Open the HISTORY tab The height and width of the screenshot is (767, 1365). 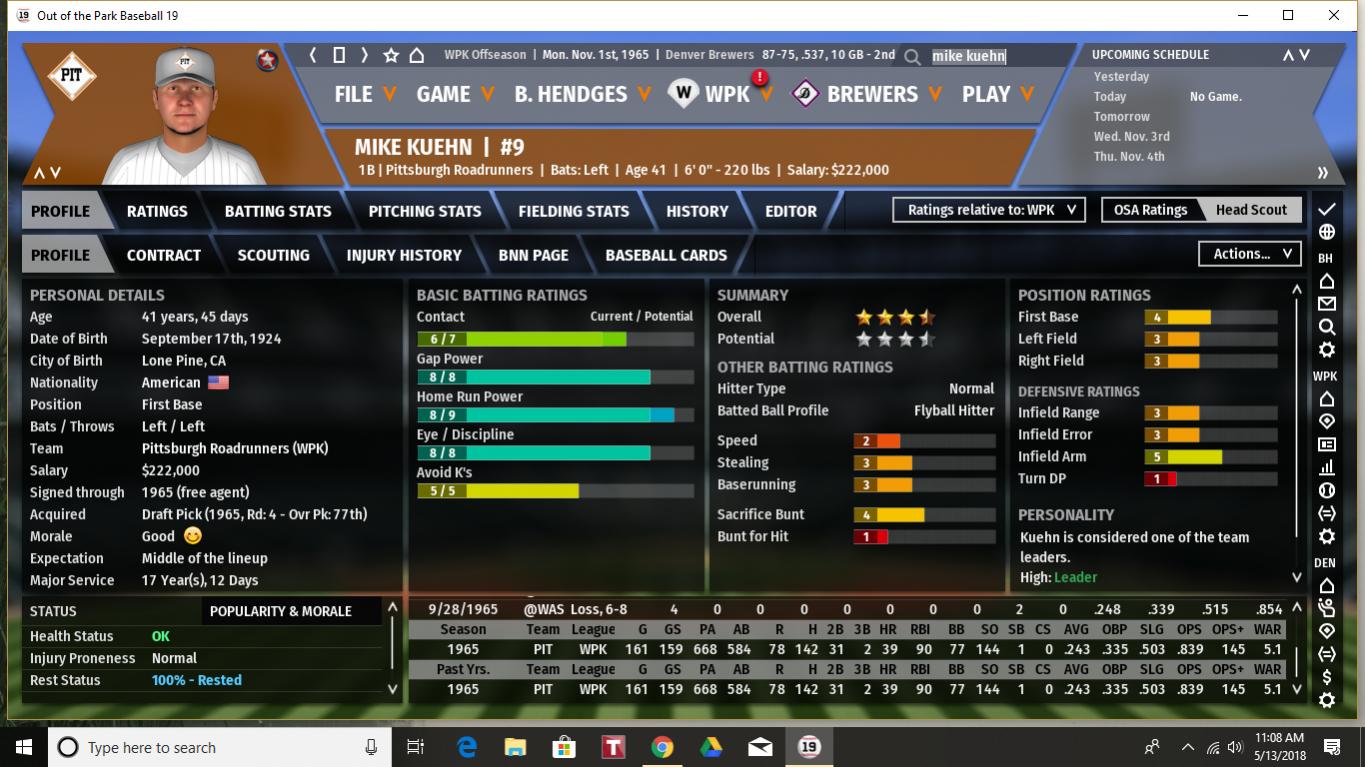(x=697, y=211)
